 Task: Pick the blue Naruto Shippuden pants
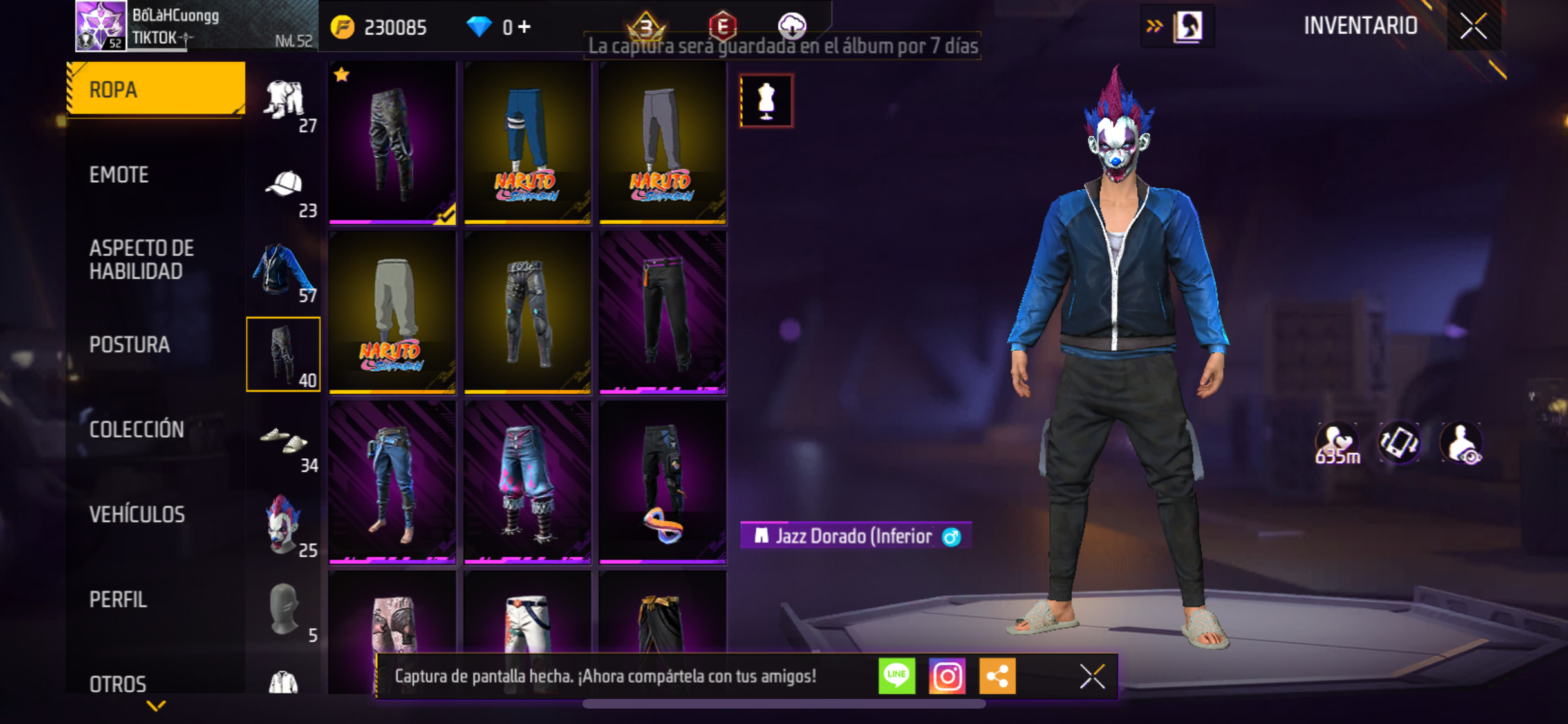coord(527,143)
